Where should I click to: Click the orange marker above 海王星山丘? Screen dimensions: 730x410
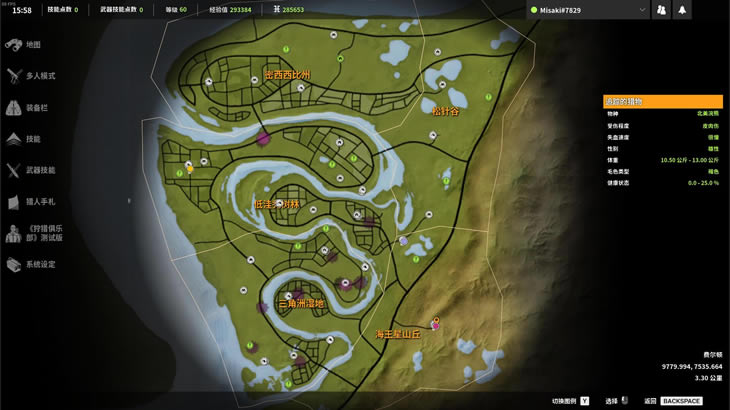tap(435, 321)
